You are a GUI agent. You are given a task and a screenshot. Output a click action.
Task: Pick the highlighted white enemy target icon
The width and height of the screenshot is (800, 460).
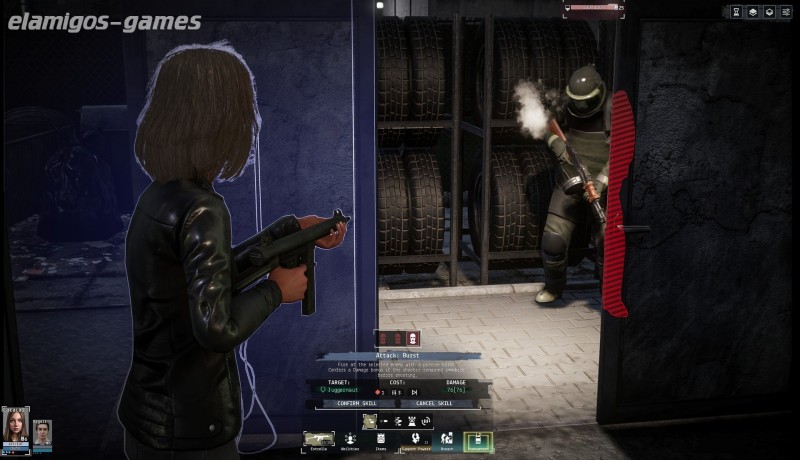pyautogui.click(x=413, y=339)
